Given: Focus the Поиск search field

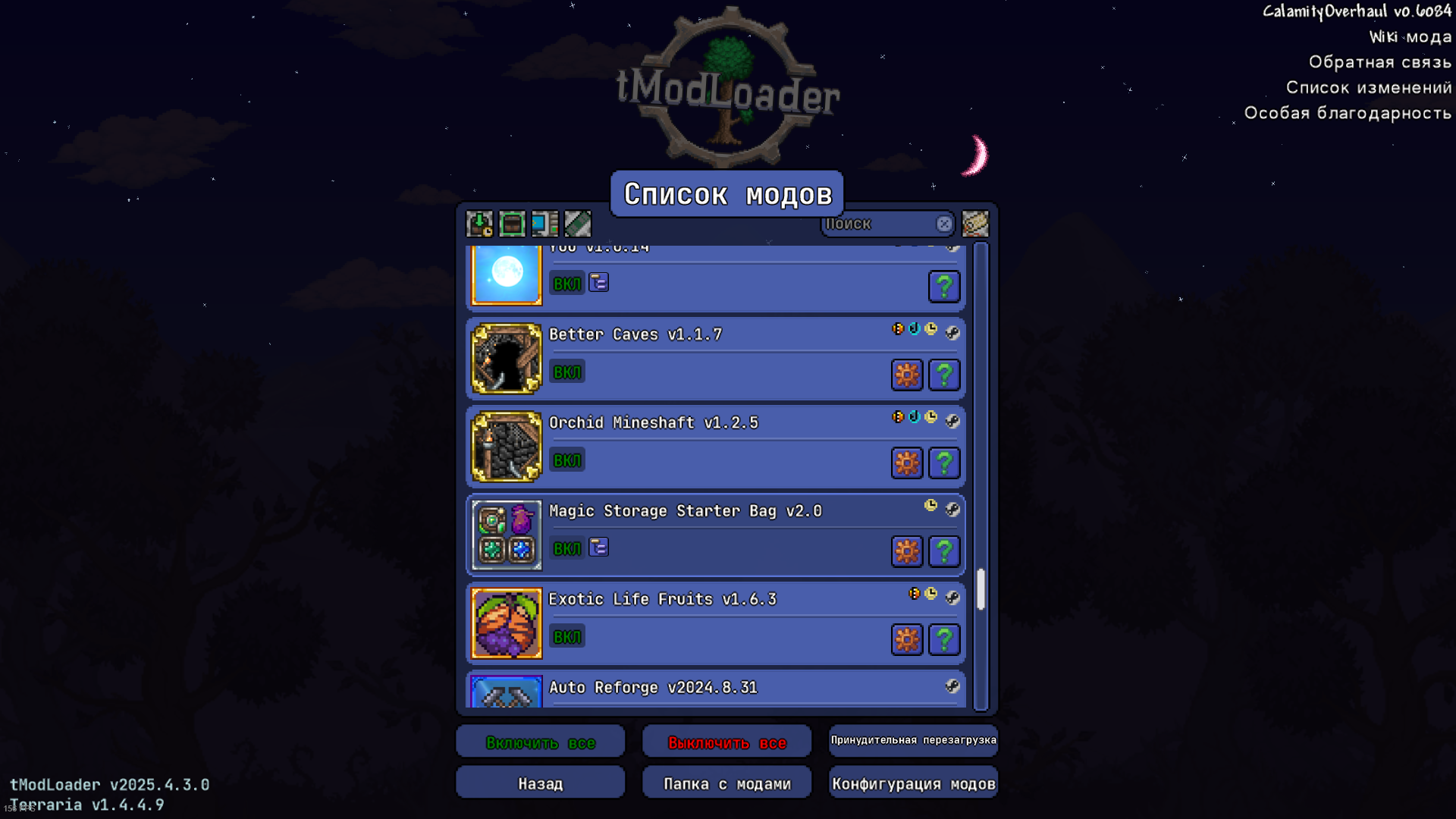Looking at the screenshot, I should (878, 224).
